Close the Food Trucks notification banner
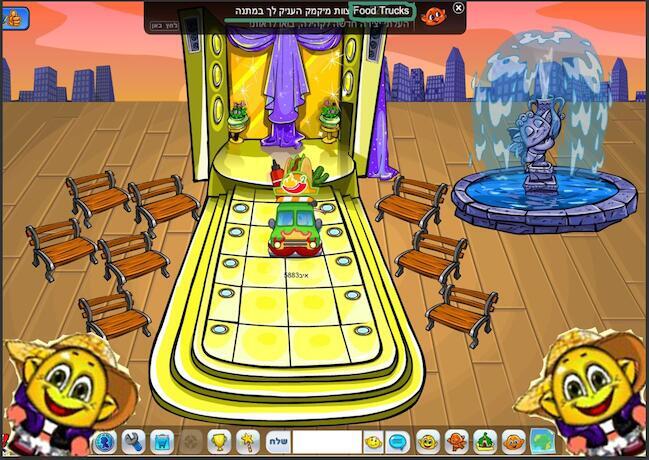Viewport: 649px width, 460px height. pyautogui.click(x=459, y=8)
